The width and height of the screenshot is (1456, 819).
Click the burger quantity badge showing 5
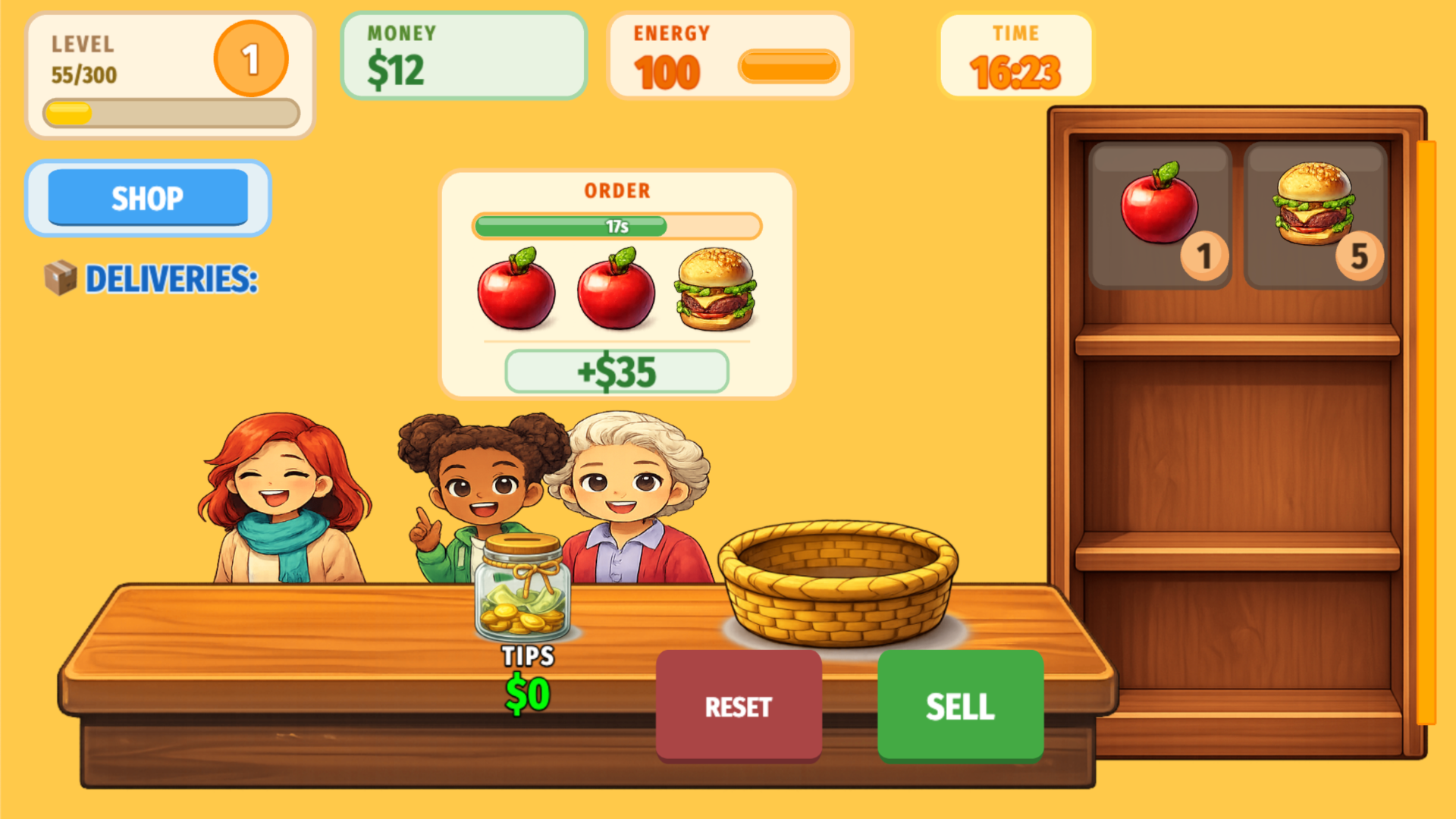pyautogui.click(x=1360, y=258)
